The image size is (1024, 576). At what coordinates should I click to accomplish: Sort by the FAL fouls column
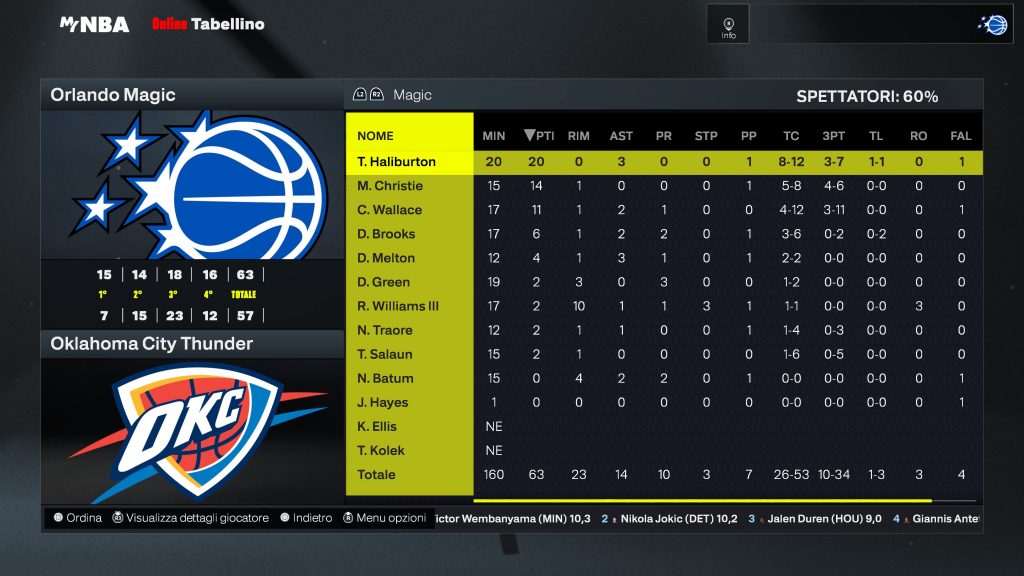961,136
